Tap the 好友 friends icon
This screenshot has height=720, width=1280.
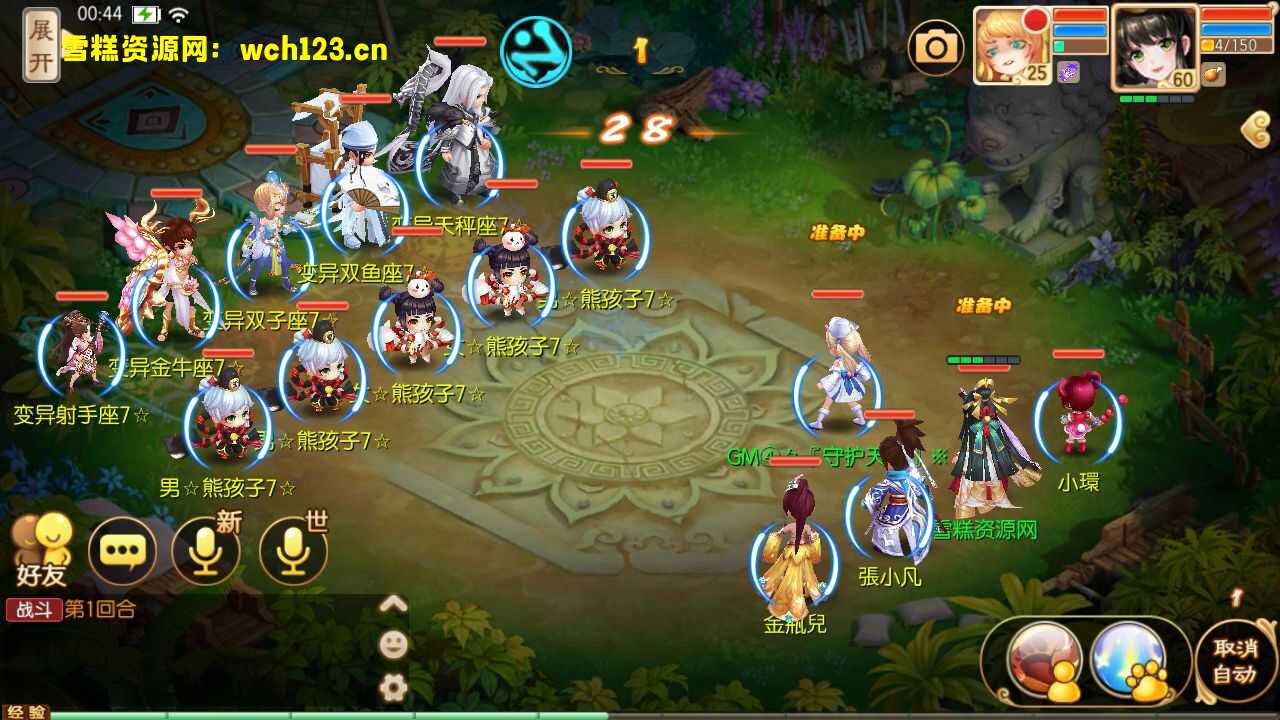click(x=42, y=545)
